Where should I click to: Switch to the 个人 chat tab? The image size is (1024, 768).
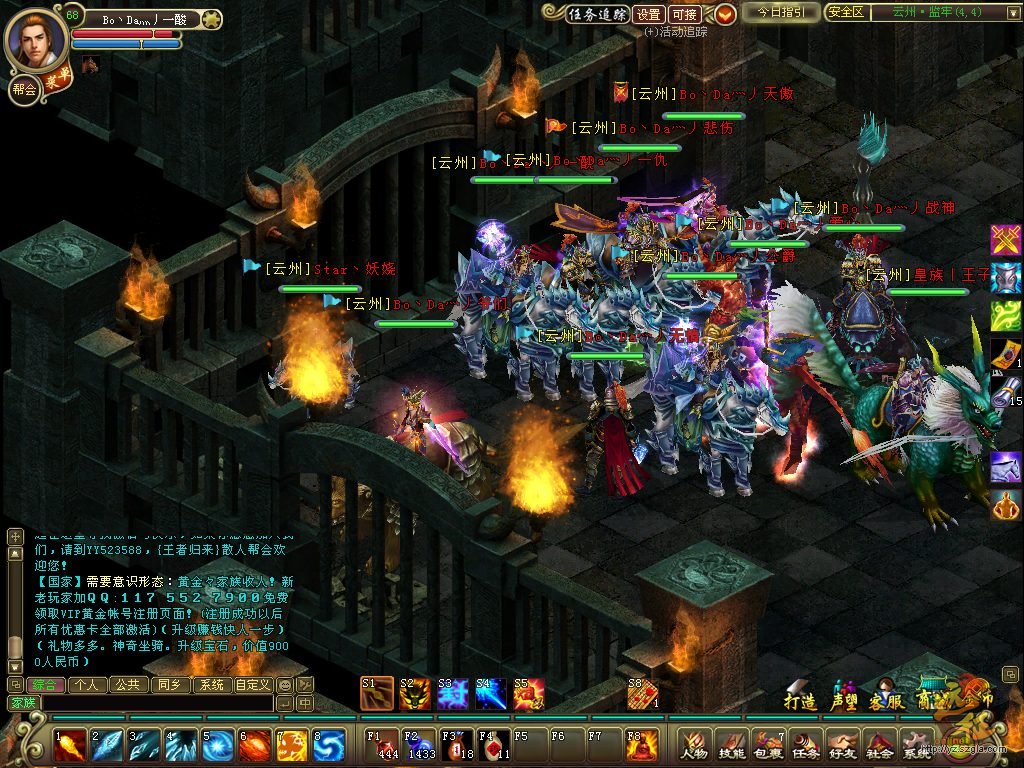88,685
